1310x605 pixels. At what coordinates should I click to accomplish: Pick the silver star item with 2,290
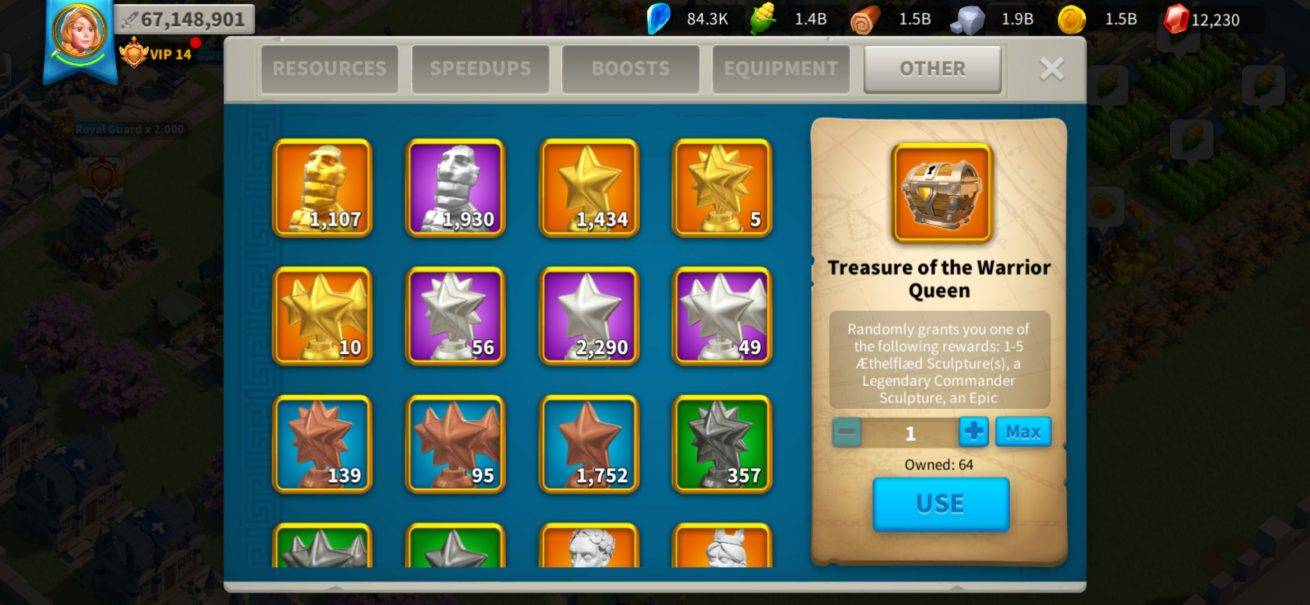(x=589, y=316)
